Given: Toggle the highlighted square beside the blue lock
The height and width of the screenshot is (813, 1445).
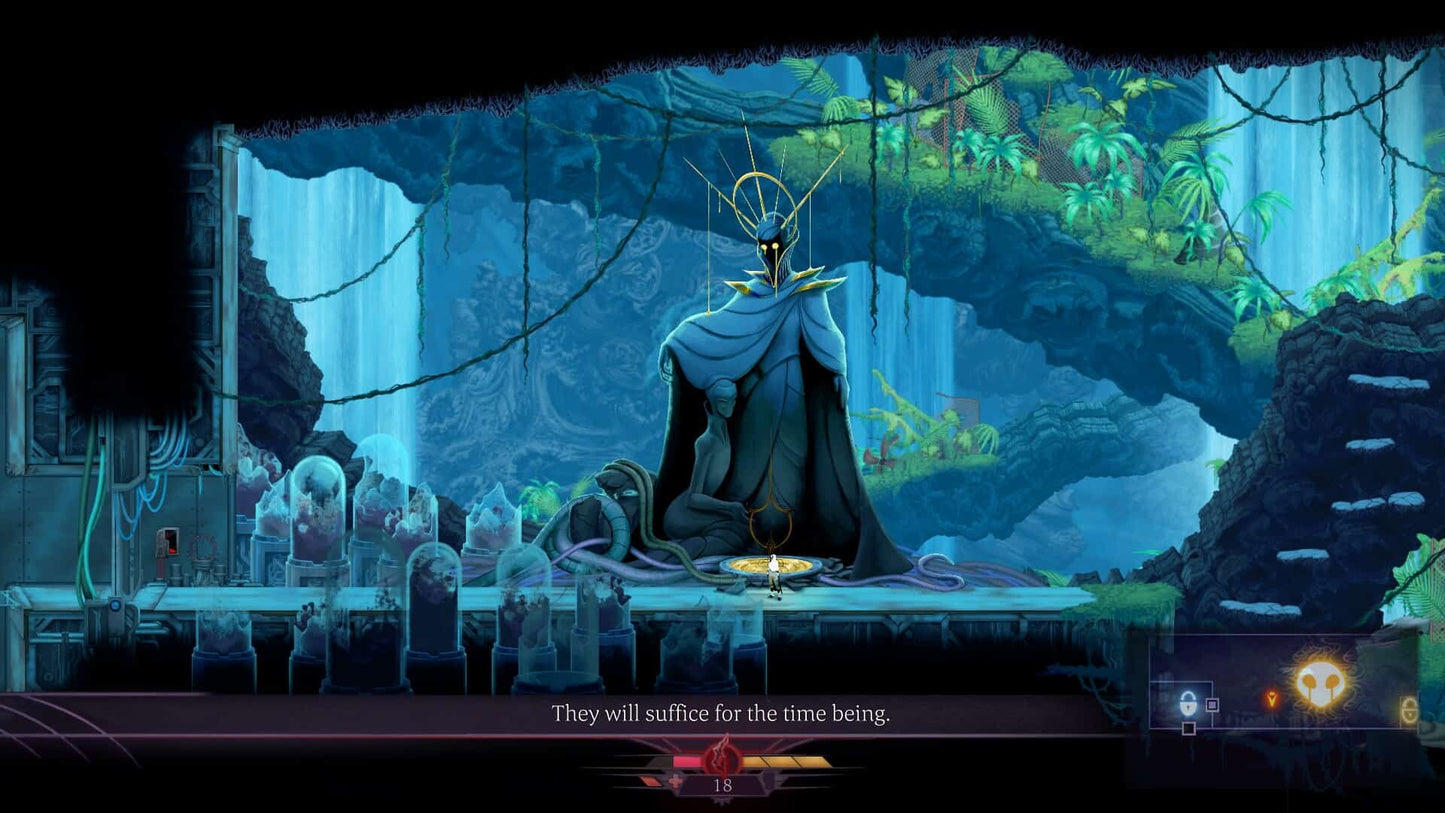Looking at the screenshot, I should pos(1213,703).
